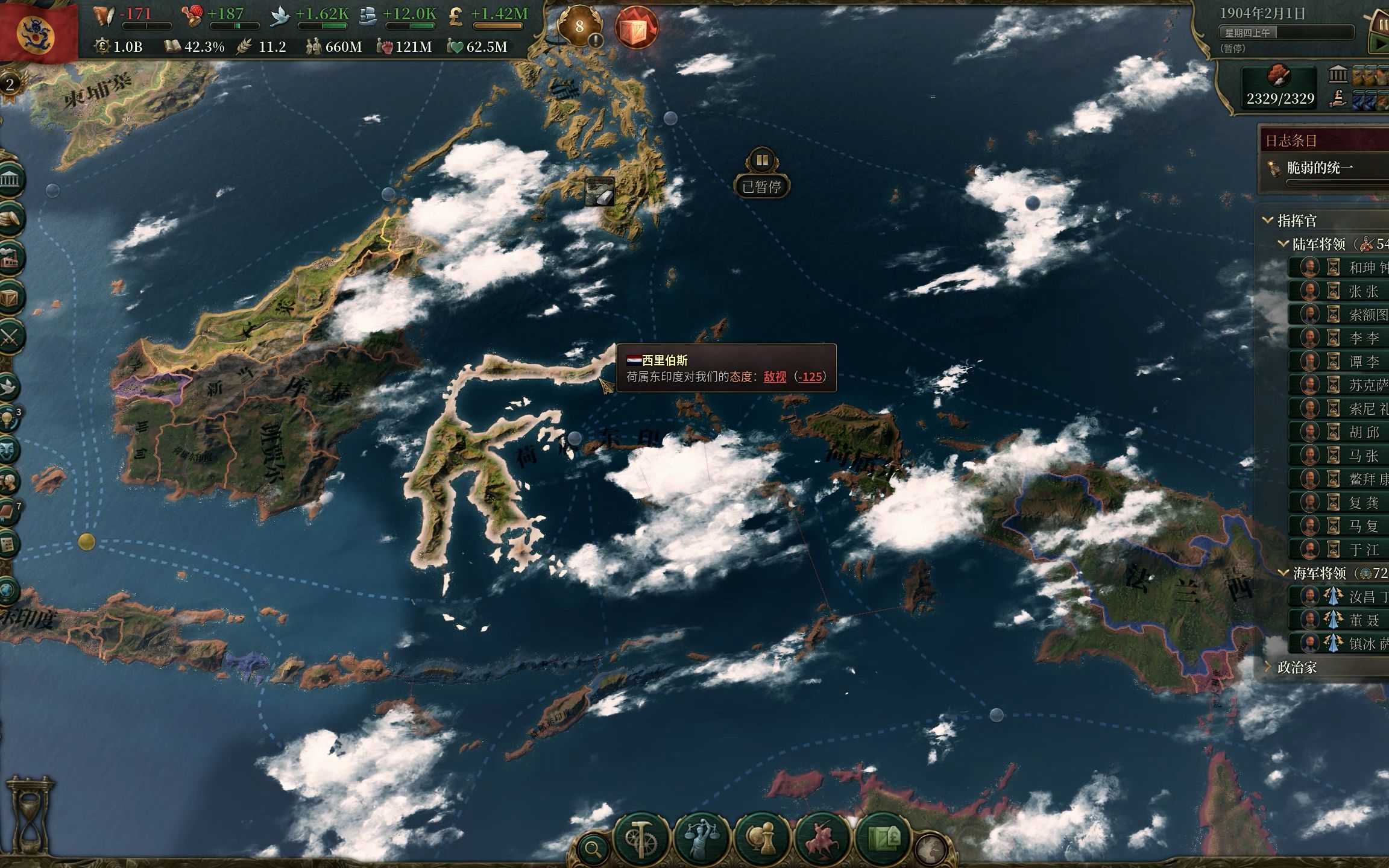
Task: Open the culture theater mask panel
Action: 8,450
